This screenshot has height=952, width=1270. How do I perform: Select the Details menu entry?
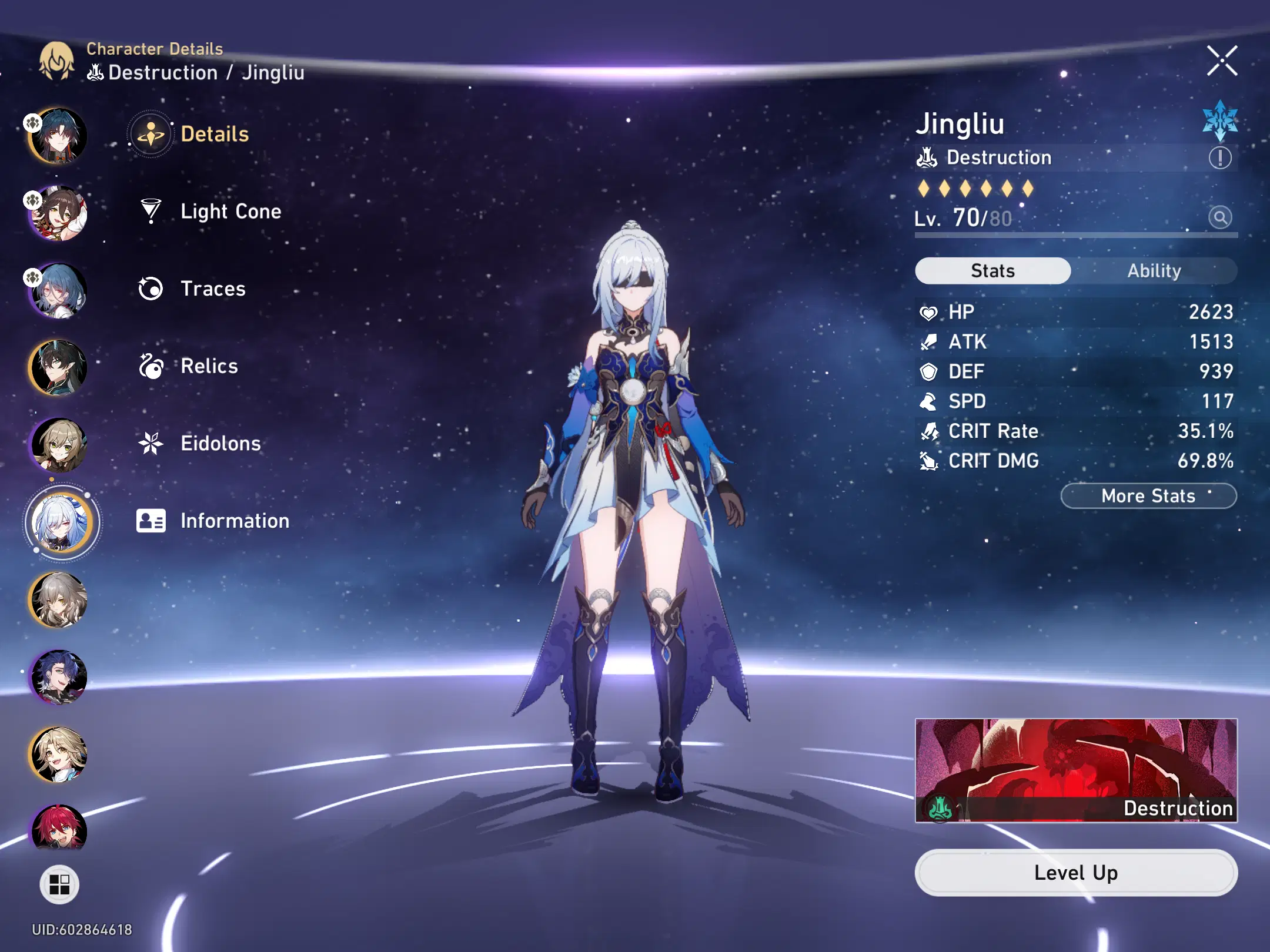[214, 134]
